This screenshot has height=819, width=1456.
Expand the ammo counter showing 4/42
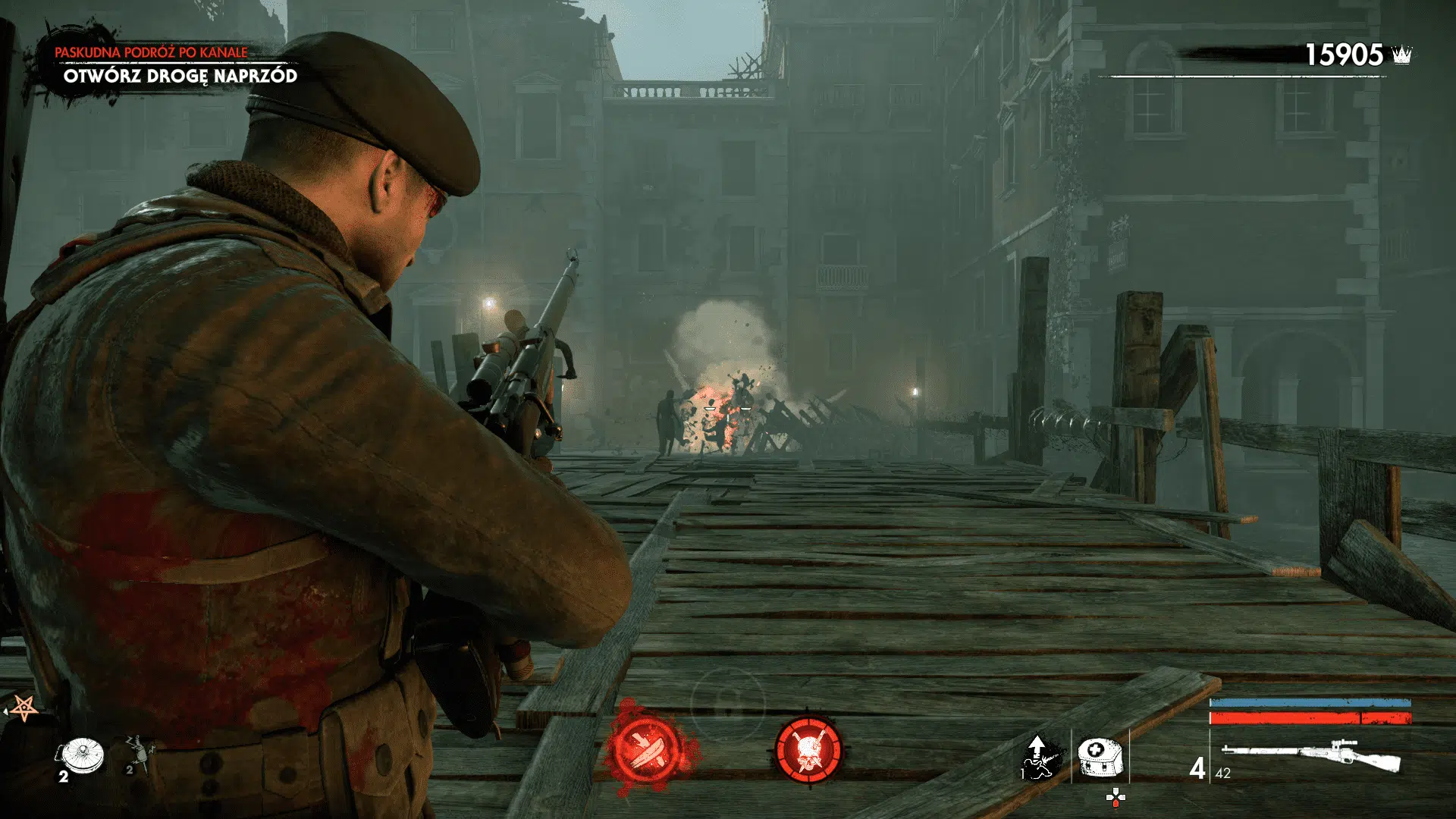pos(1212,770)
